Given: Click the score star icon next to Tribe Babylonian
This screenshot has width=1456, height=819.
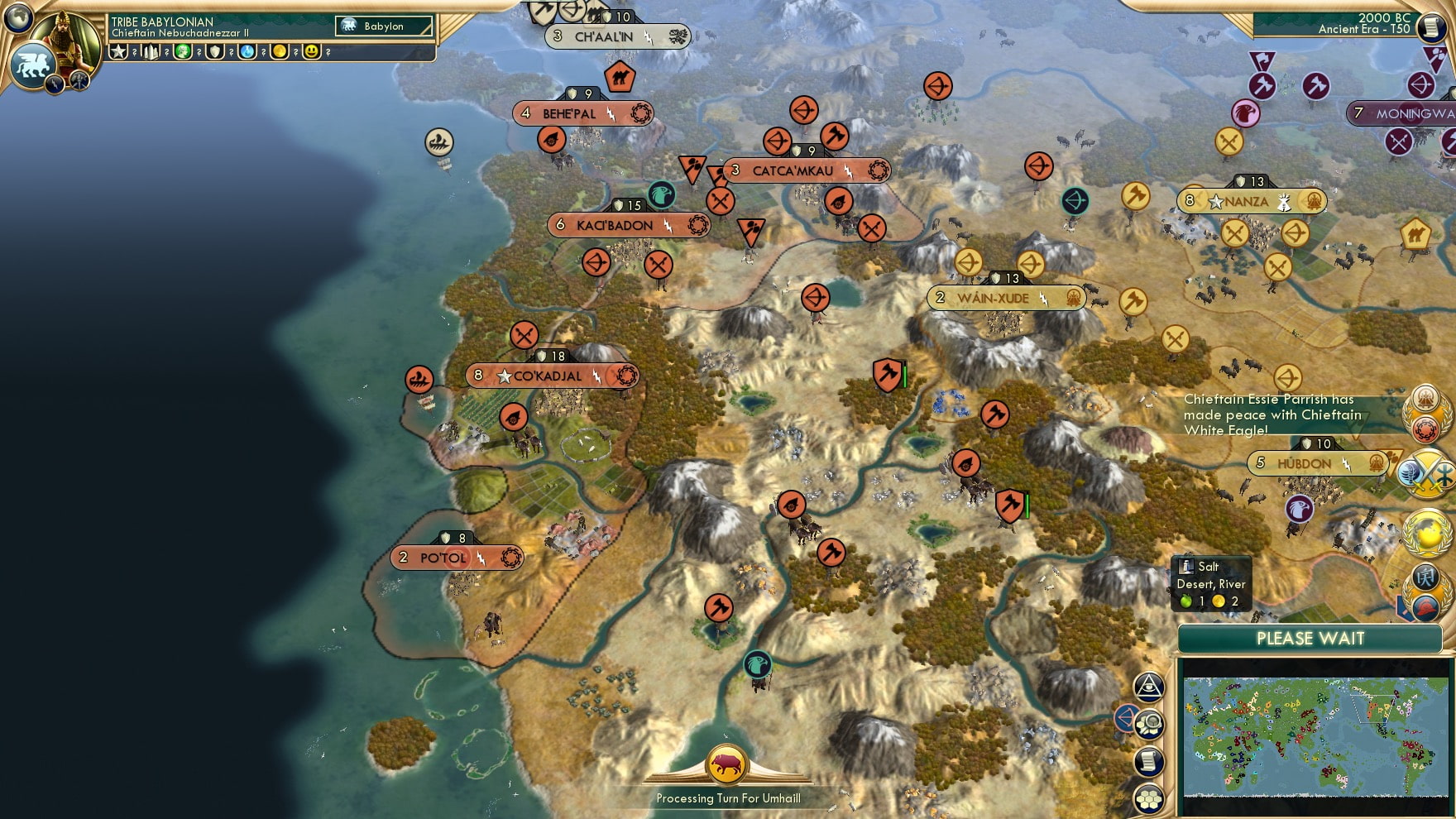Looking at the screenshot, I should click(119, 51).
